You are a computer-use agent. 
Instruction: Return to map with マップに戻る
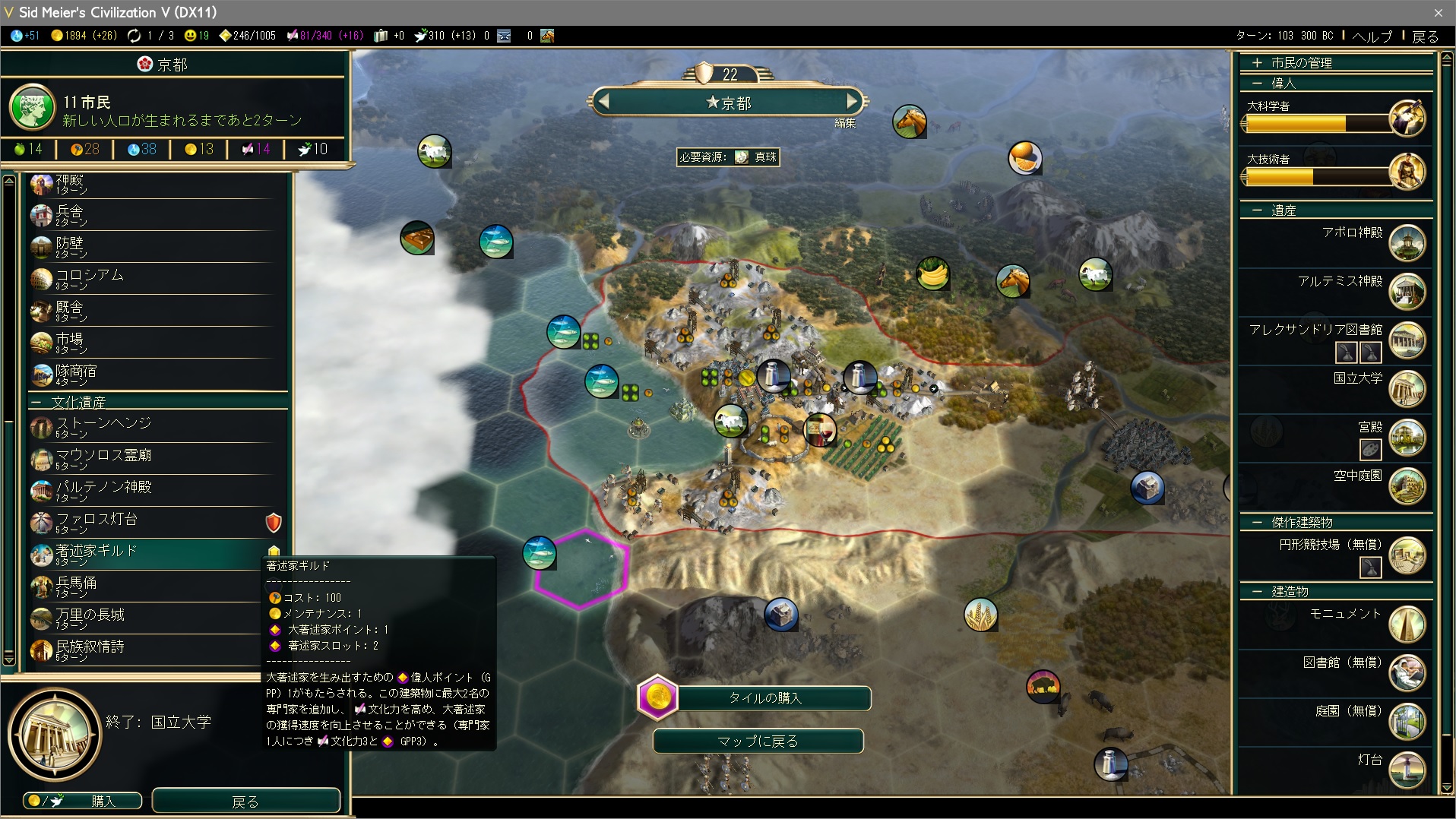click(x=758, y=741)
